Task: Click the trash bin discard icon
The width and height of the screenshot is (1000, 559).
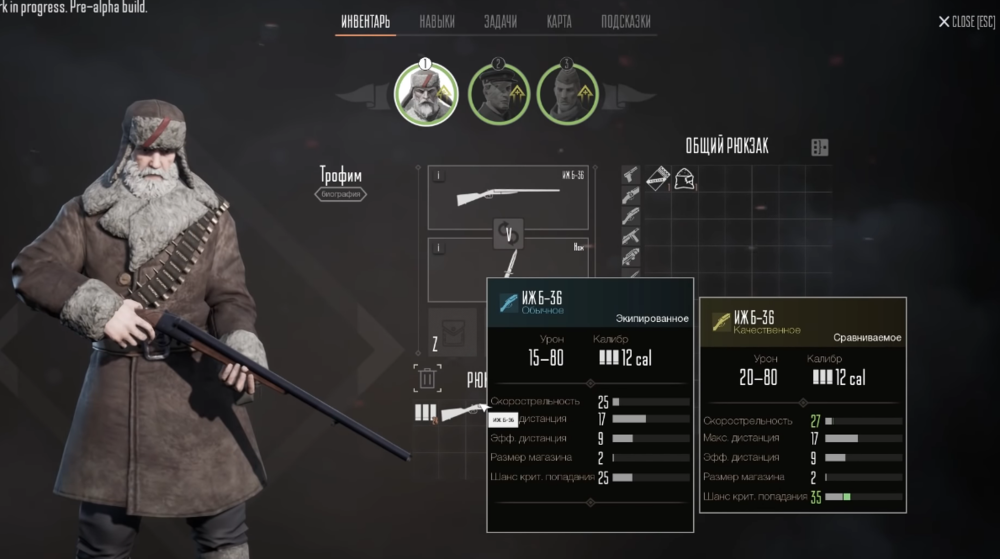Action: [427, 379]
